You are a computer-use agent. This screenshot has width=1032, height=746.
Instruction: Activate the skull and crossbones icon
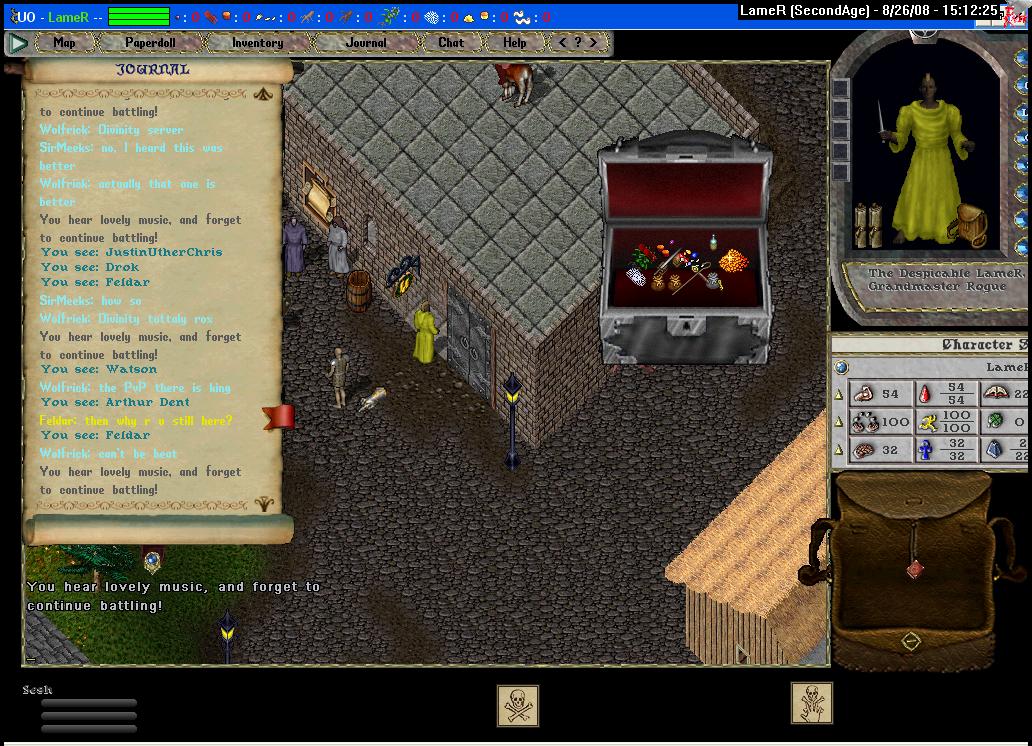[518, 704]
